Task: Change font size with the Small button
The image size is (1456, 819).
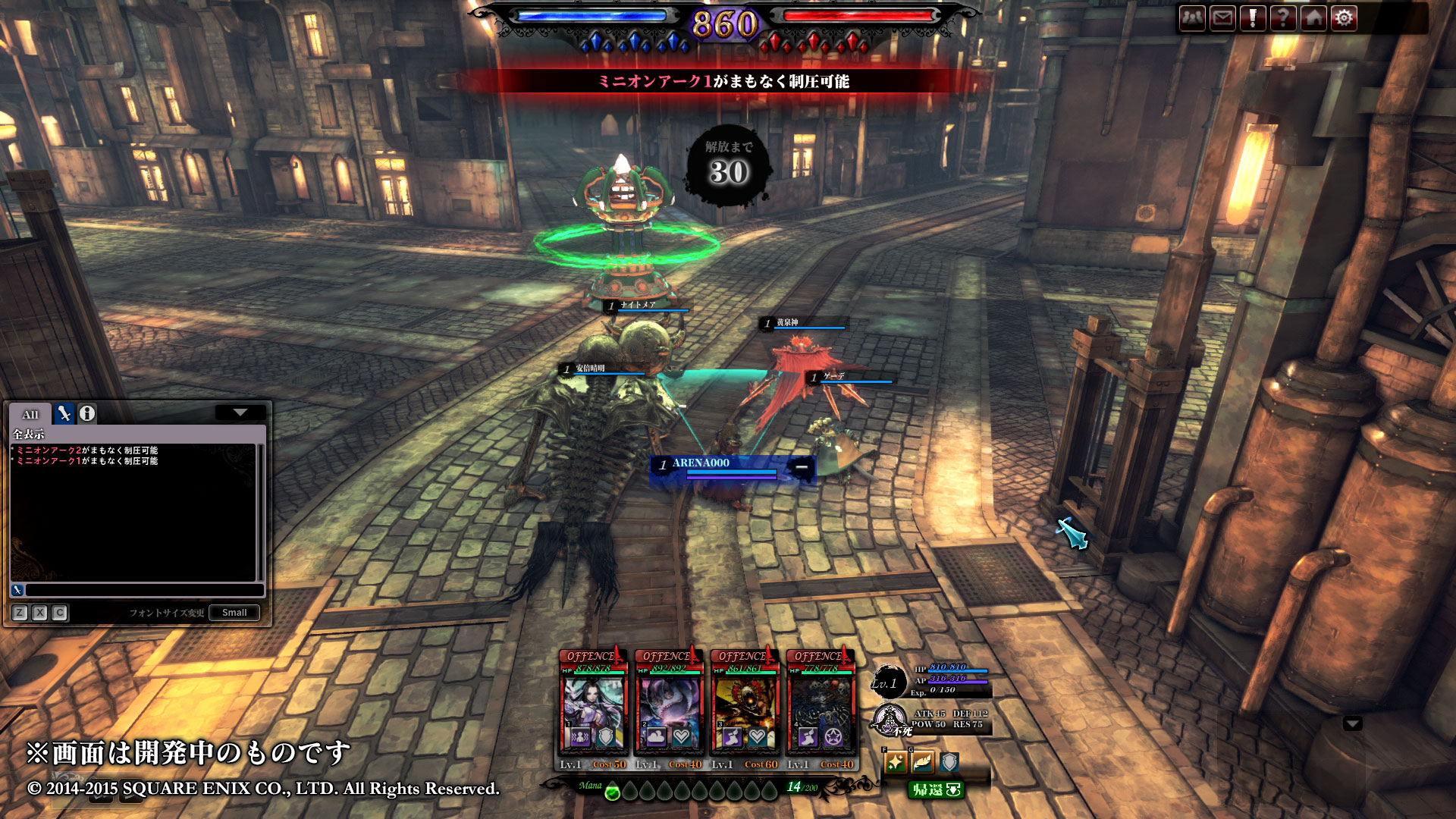Action: pos(234,613)
